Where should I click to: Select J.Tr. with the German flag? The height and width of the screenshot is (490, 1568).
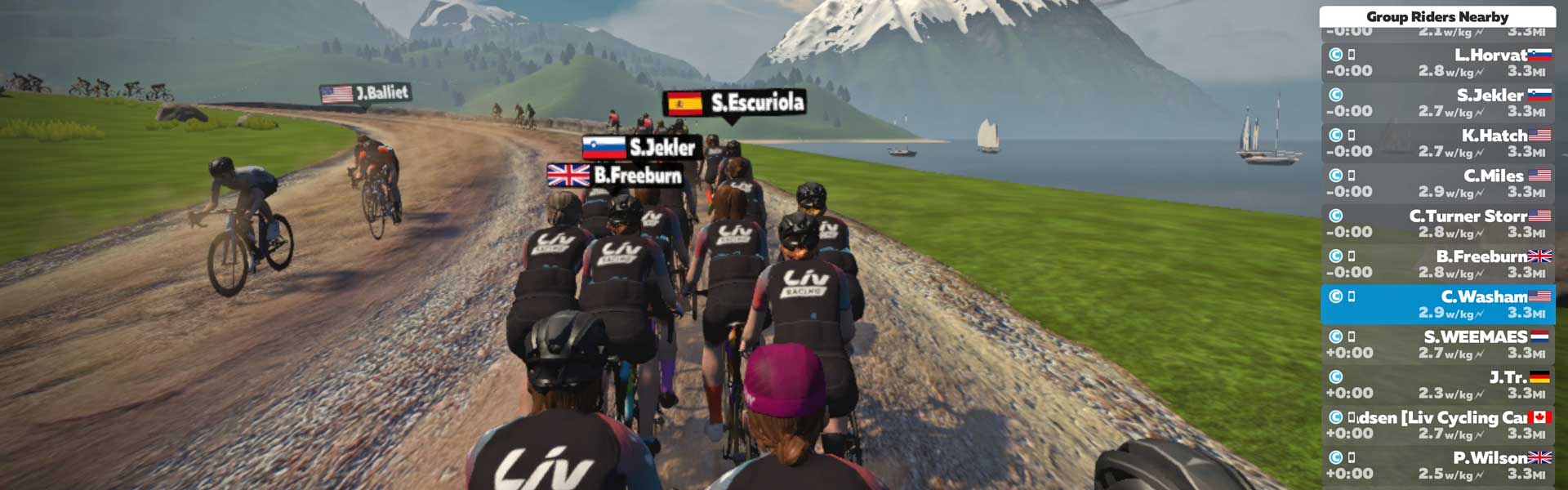pos(1437,385)
